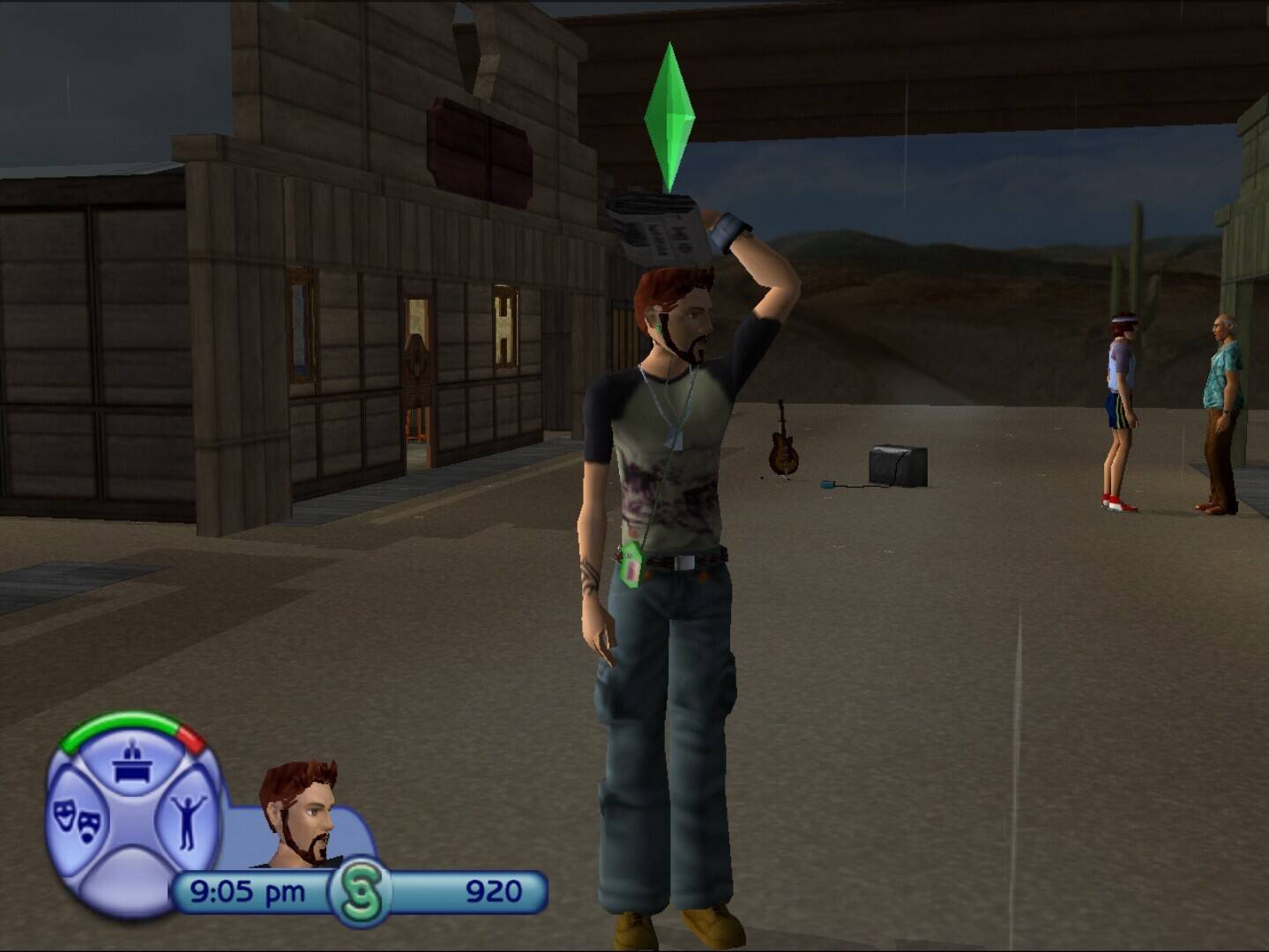
Task: Click the green Simoleon symbol
Action: coord(361,892)
